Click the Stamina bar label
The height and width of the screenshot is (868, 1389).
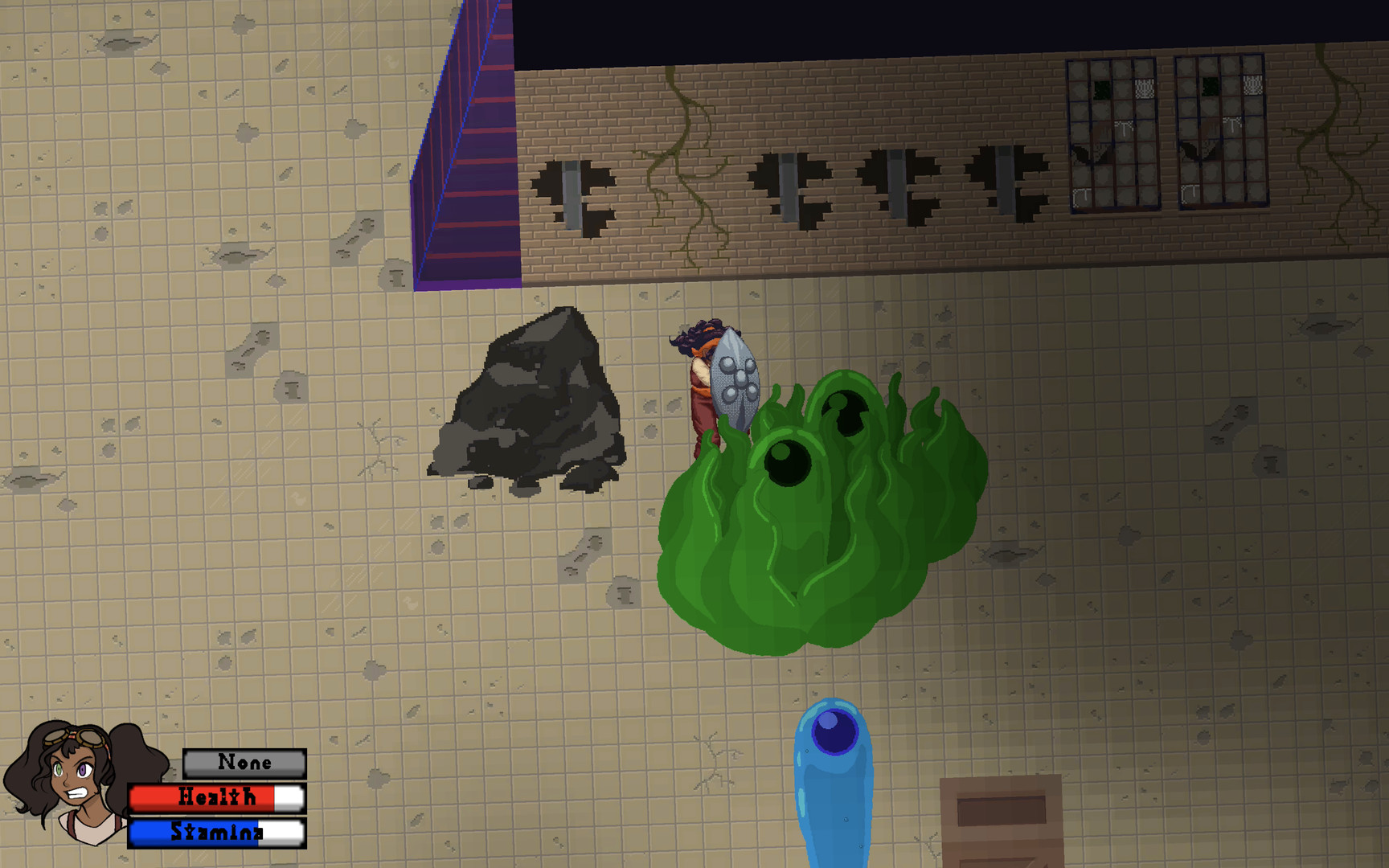coord(217,833)
